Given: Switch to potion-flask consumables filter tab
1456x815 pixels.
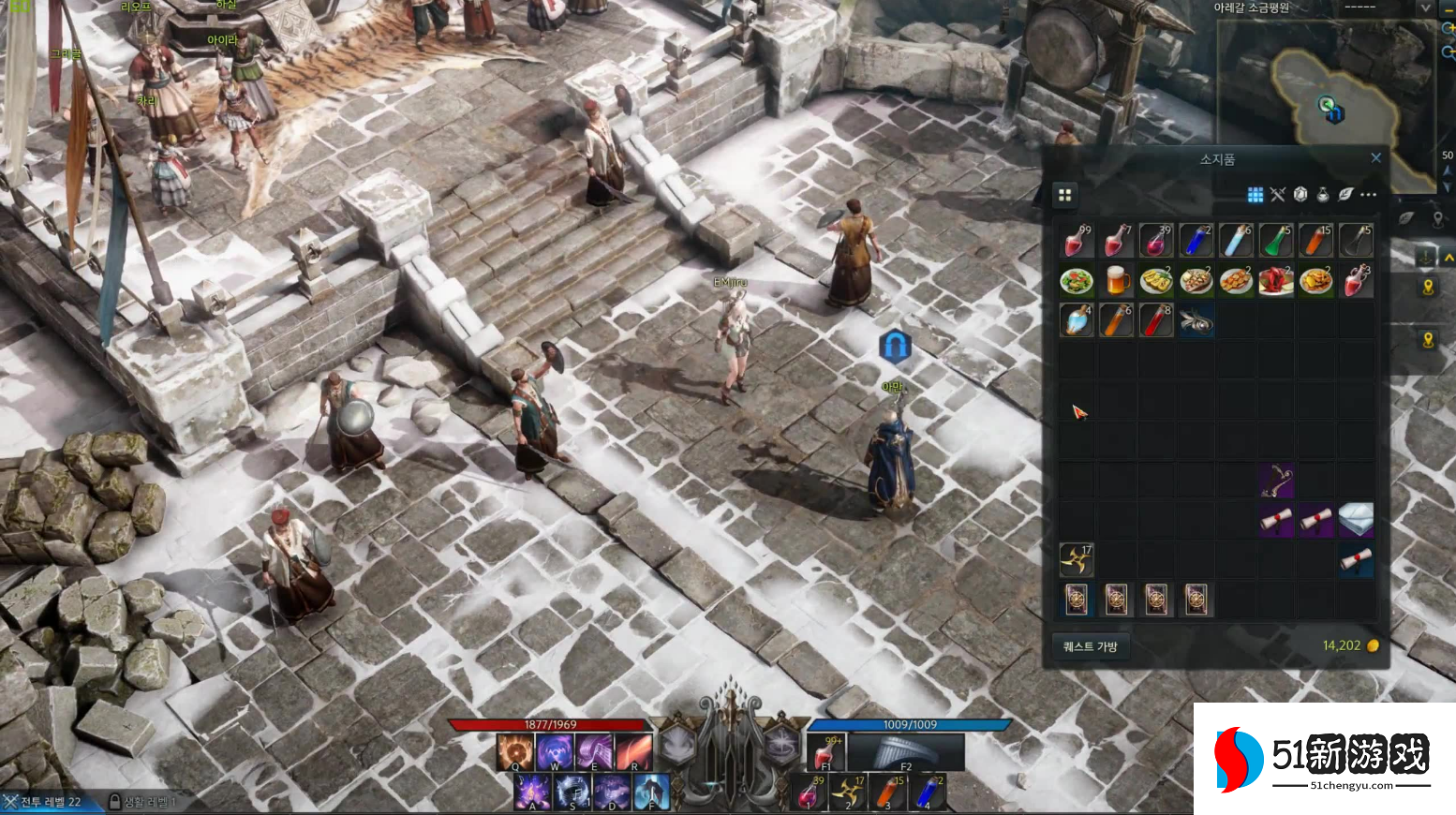Looking at the screenshot, I should tap(1323, 195).
